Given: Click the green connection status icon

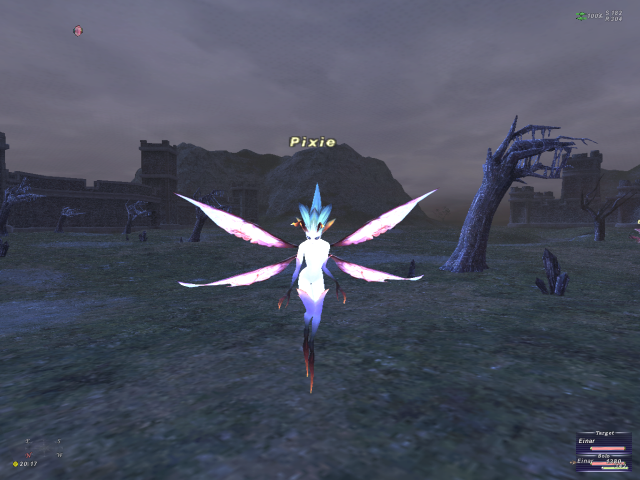Looking at the screenshot, I should pyautogui.click(x=581, y=16).
